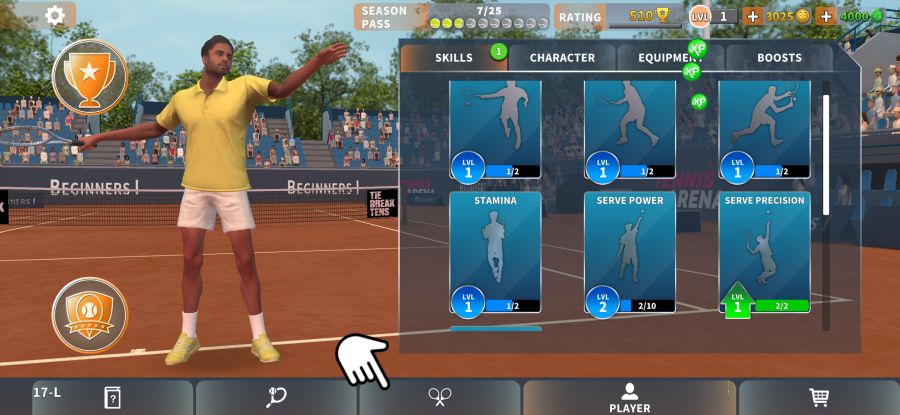
Task: Open the gold trophy star button
Action: point(90,77)
